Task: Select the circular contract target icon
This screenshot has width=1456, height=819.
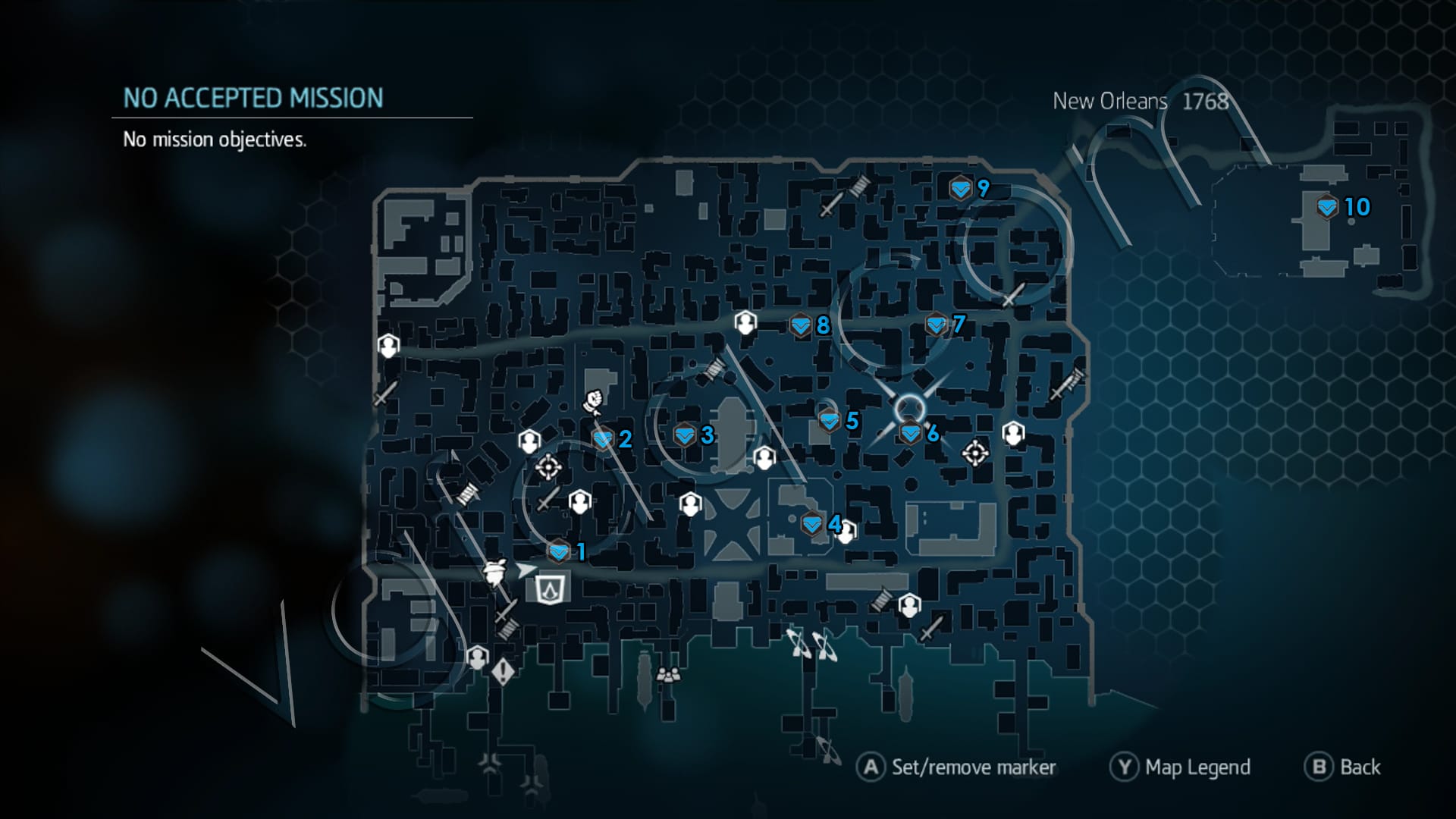Action: coord(548,467)
